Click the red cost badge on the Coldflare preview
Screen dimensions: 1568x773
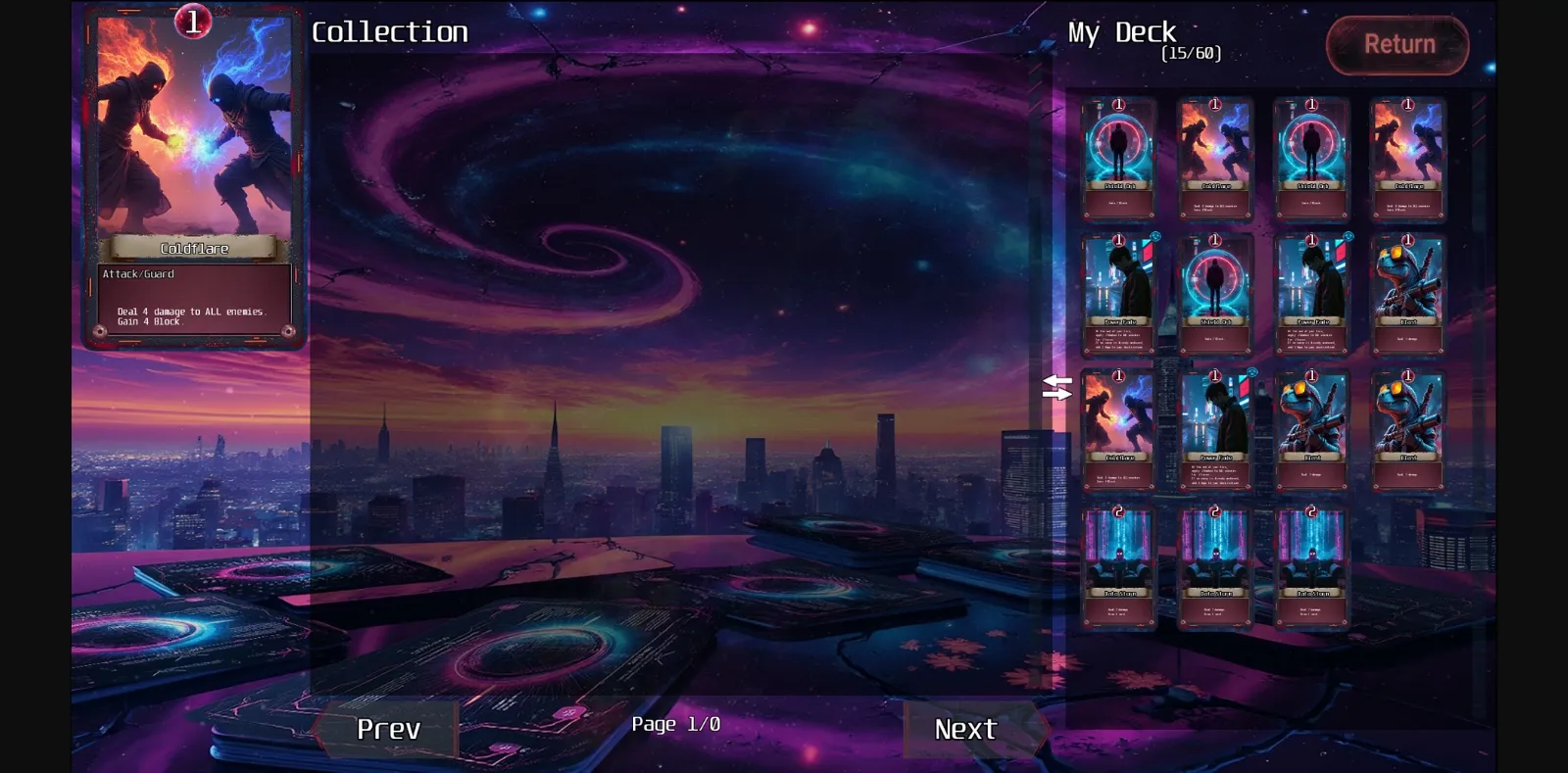coord(194,20)
